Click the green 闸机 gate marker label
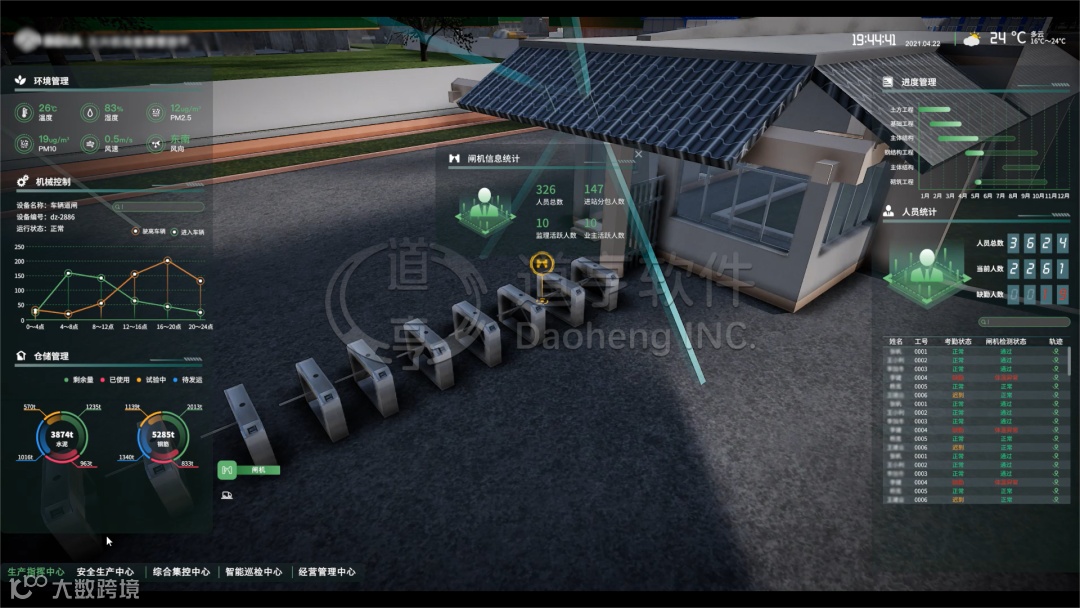1080x608 pixels. [249, 469]
